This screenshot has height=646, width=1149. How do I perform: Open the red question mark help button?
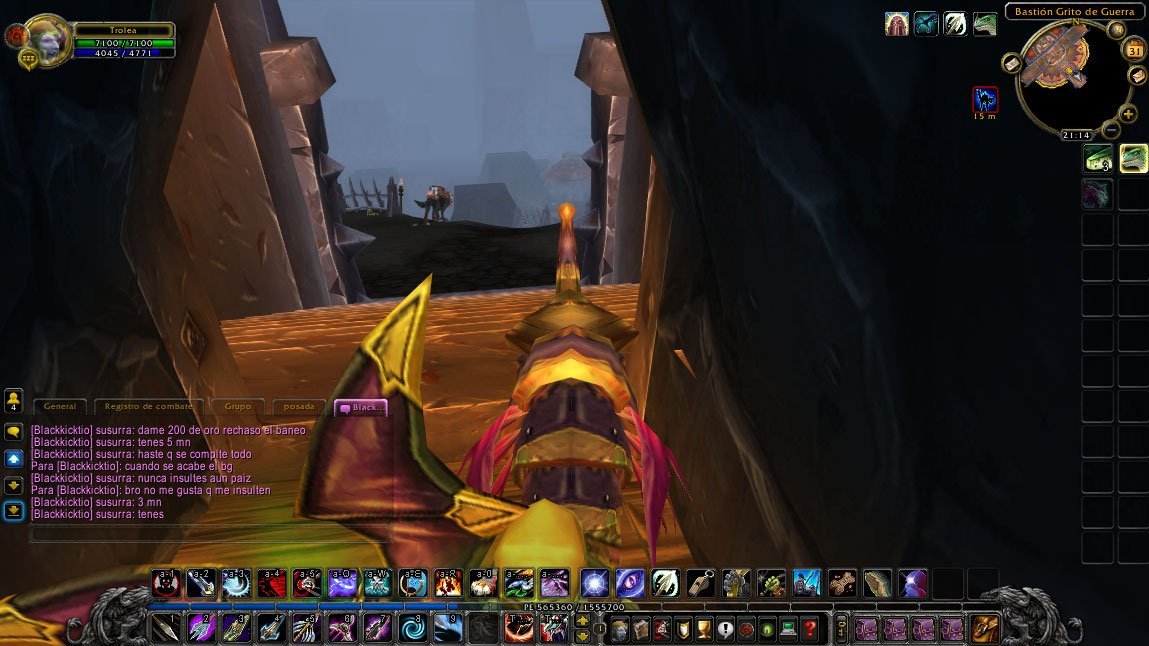click(810, 629)
